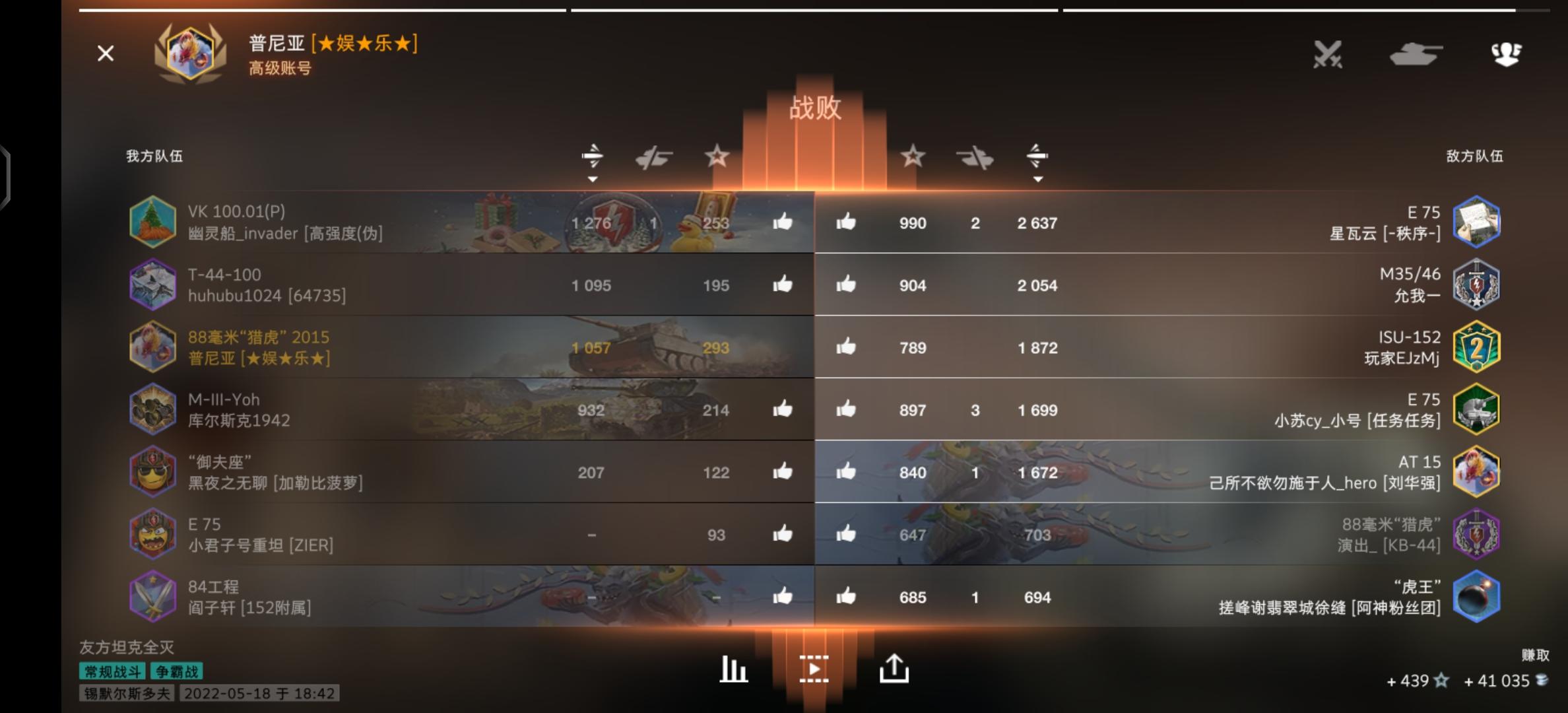Screen dimensions: 1568x713
Task: Click enemy player 星瓦云's emblem
Action: click(1478, 222)
